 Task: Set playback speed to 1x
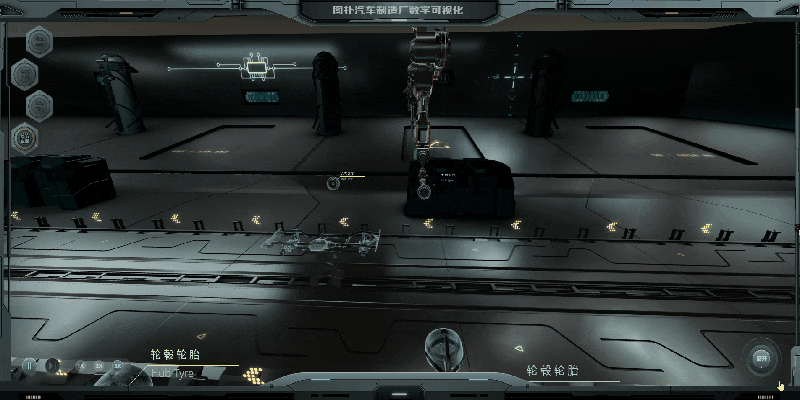80,366
